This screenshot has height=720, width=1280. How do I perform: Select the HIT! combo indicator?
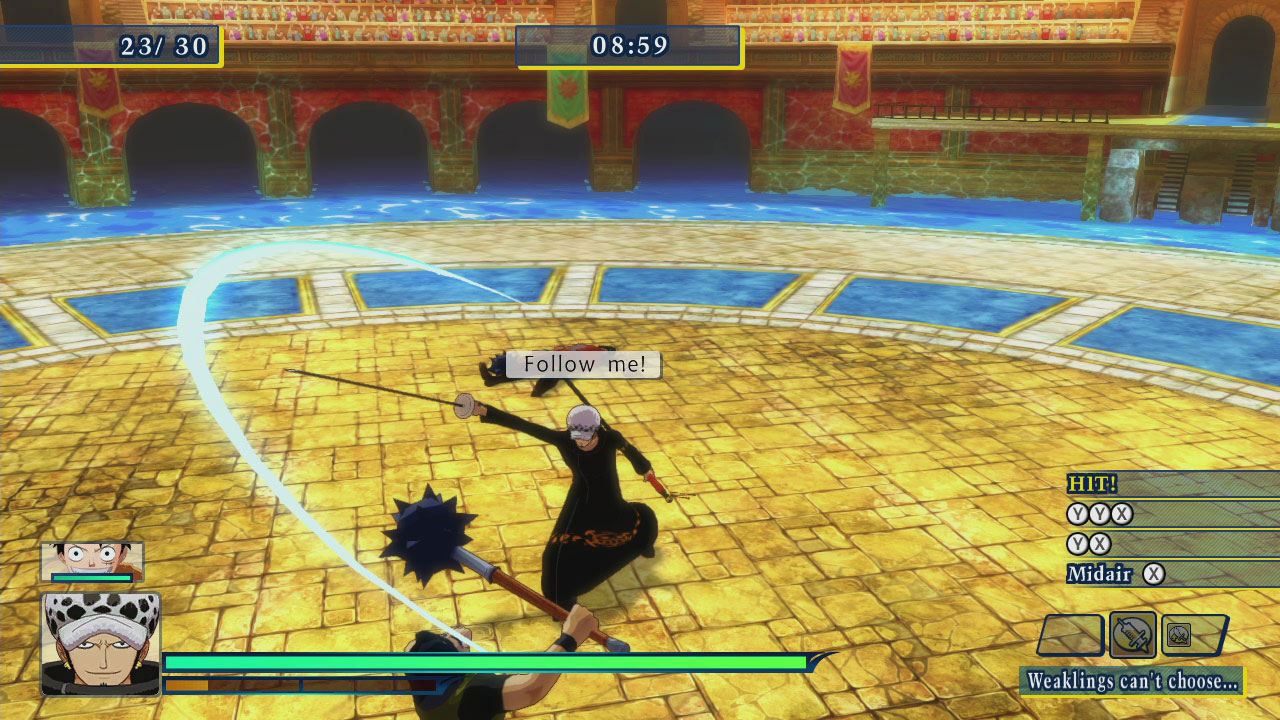pos(1091,483)
